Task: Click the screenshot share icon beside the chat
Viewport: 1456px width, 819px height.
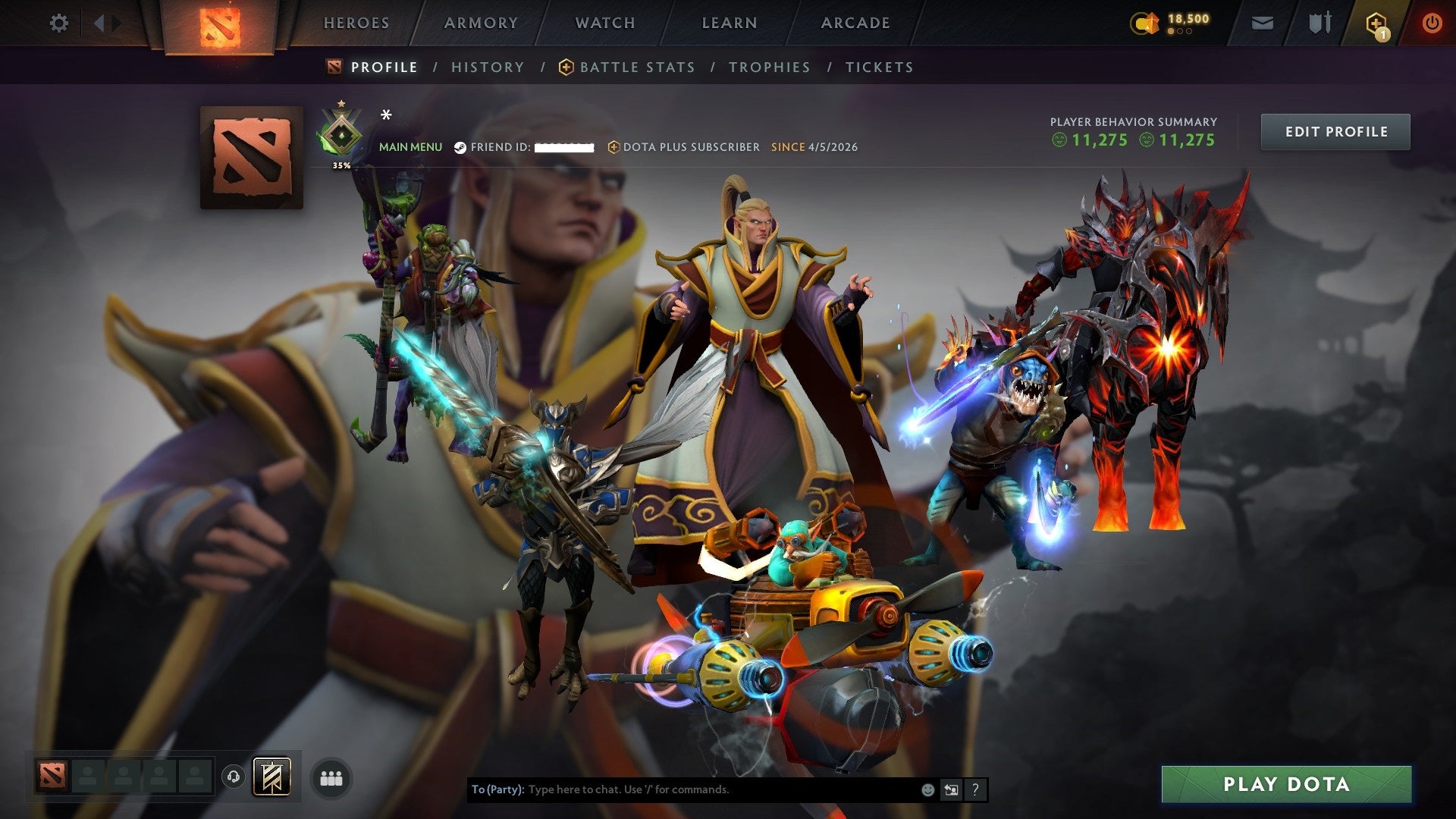Action: click(x=951, y=789)
